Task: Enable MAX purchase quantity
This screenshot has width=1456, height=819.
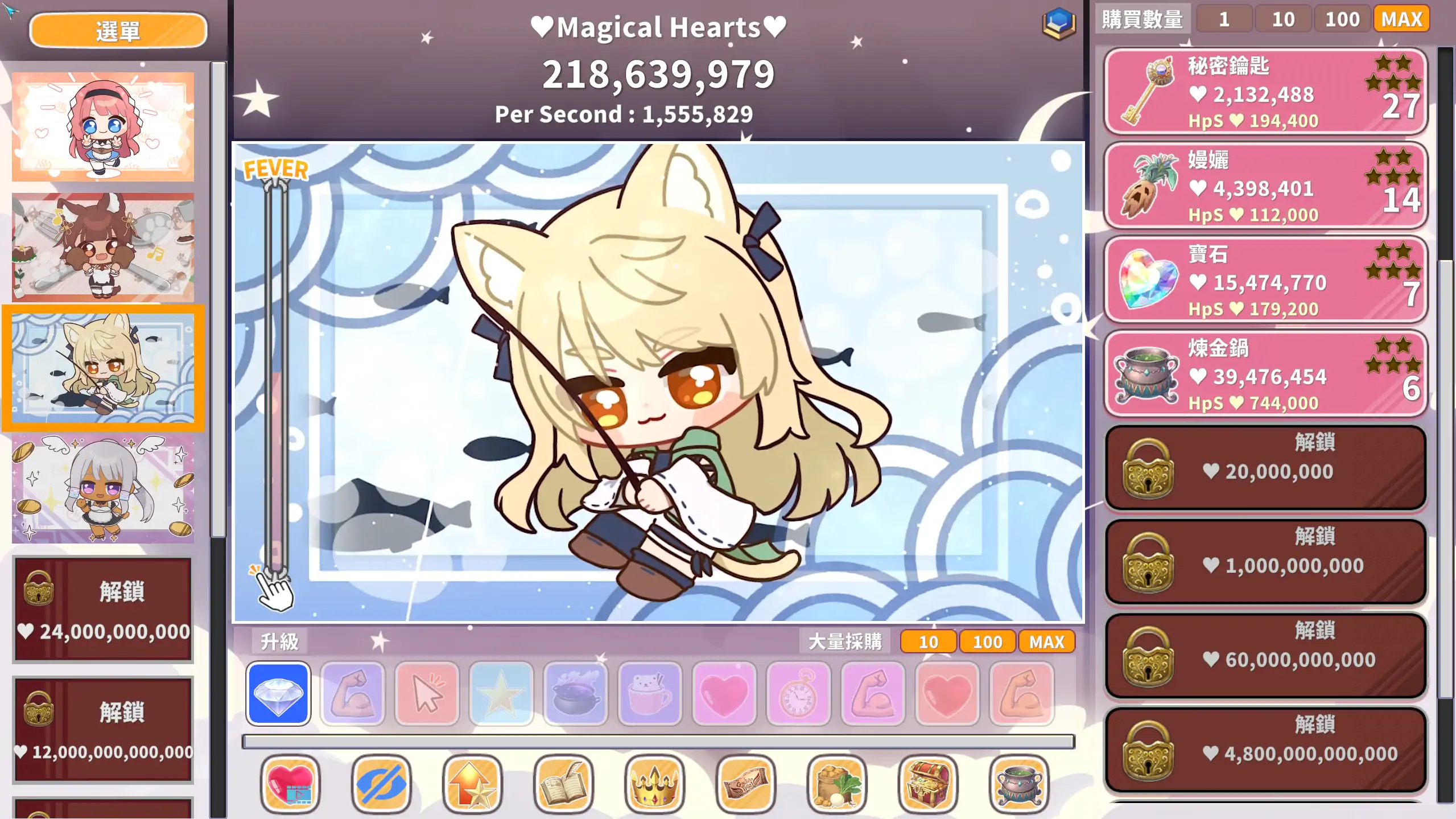Action: tap(1401, 19)
